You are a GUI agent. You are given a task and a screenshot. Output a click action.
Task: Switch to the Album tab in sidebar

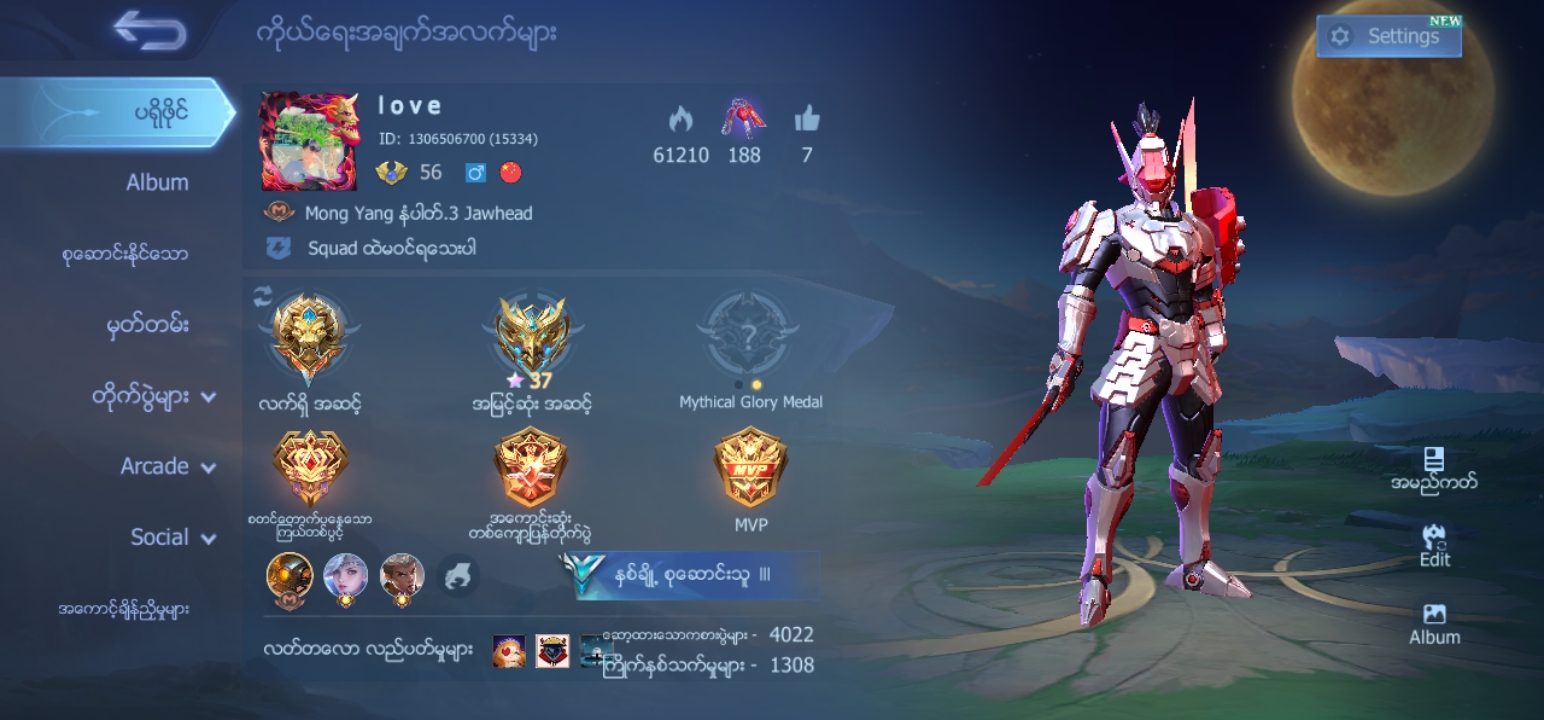157,183
